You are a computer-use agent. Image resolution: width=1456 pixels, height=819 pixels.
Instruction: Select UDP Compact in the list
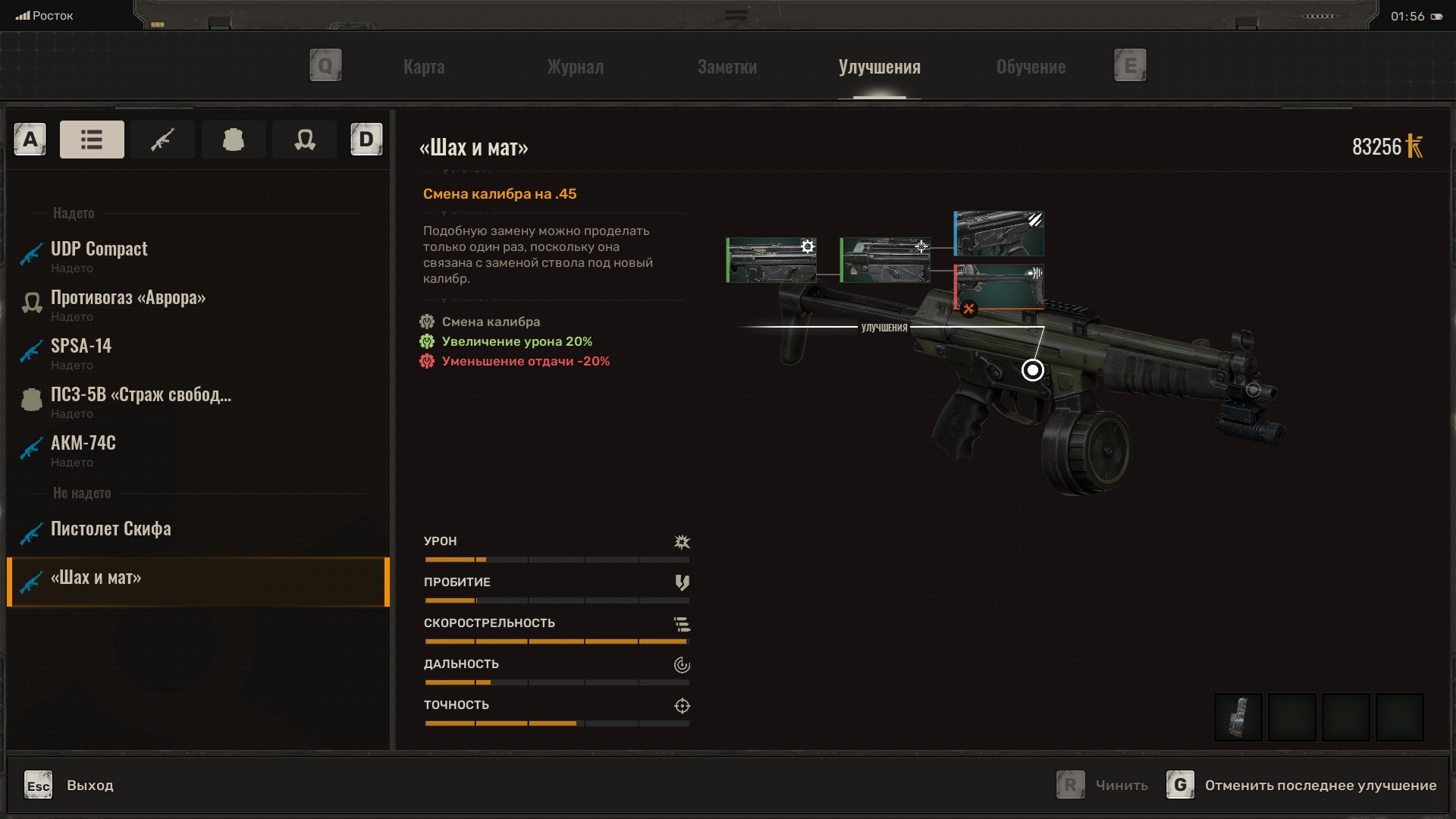tap(99, 256)
